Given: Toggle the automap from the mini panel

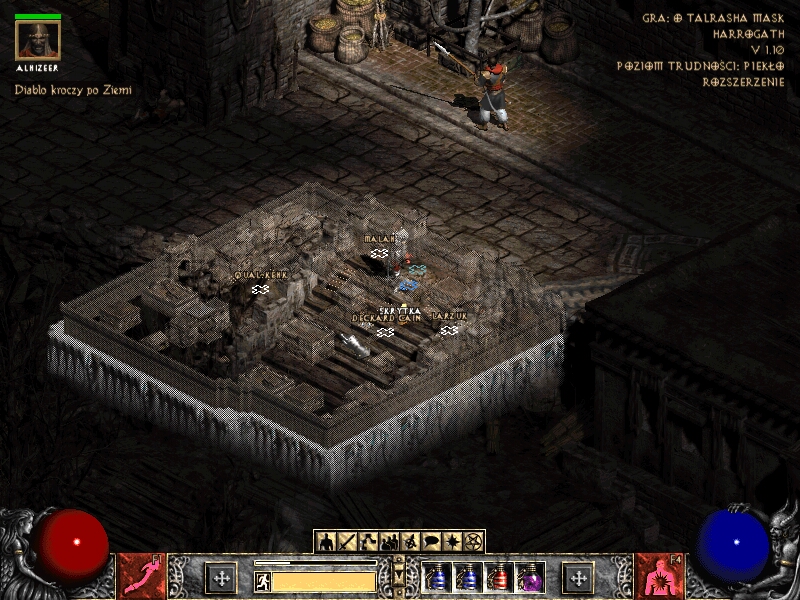Looking at the screenshot, I should click(410, 542).
